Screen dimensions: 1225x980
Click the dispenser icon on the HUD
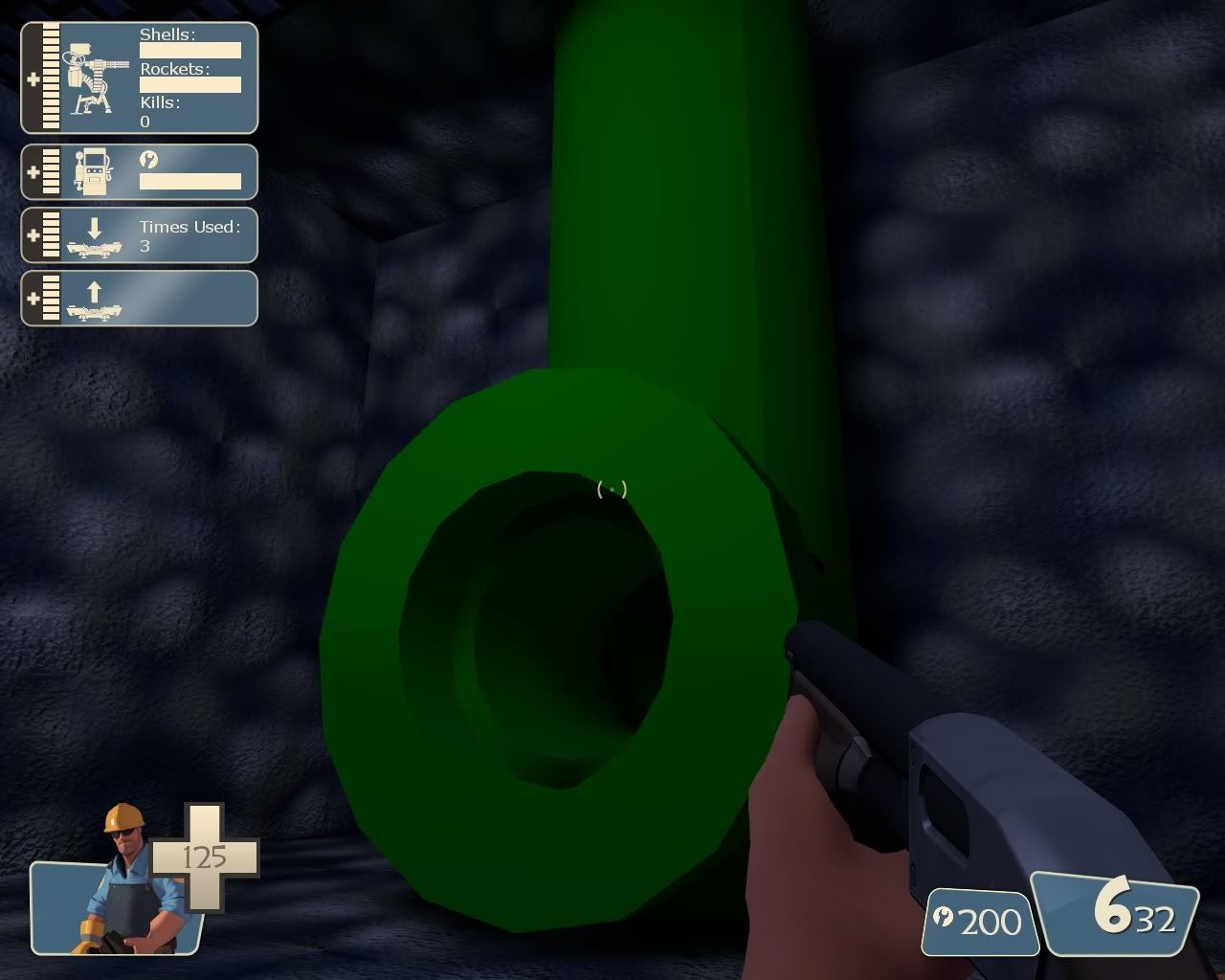coord(94,172)
